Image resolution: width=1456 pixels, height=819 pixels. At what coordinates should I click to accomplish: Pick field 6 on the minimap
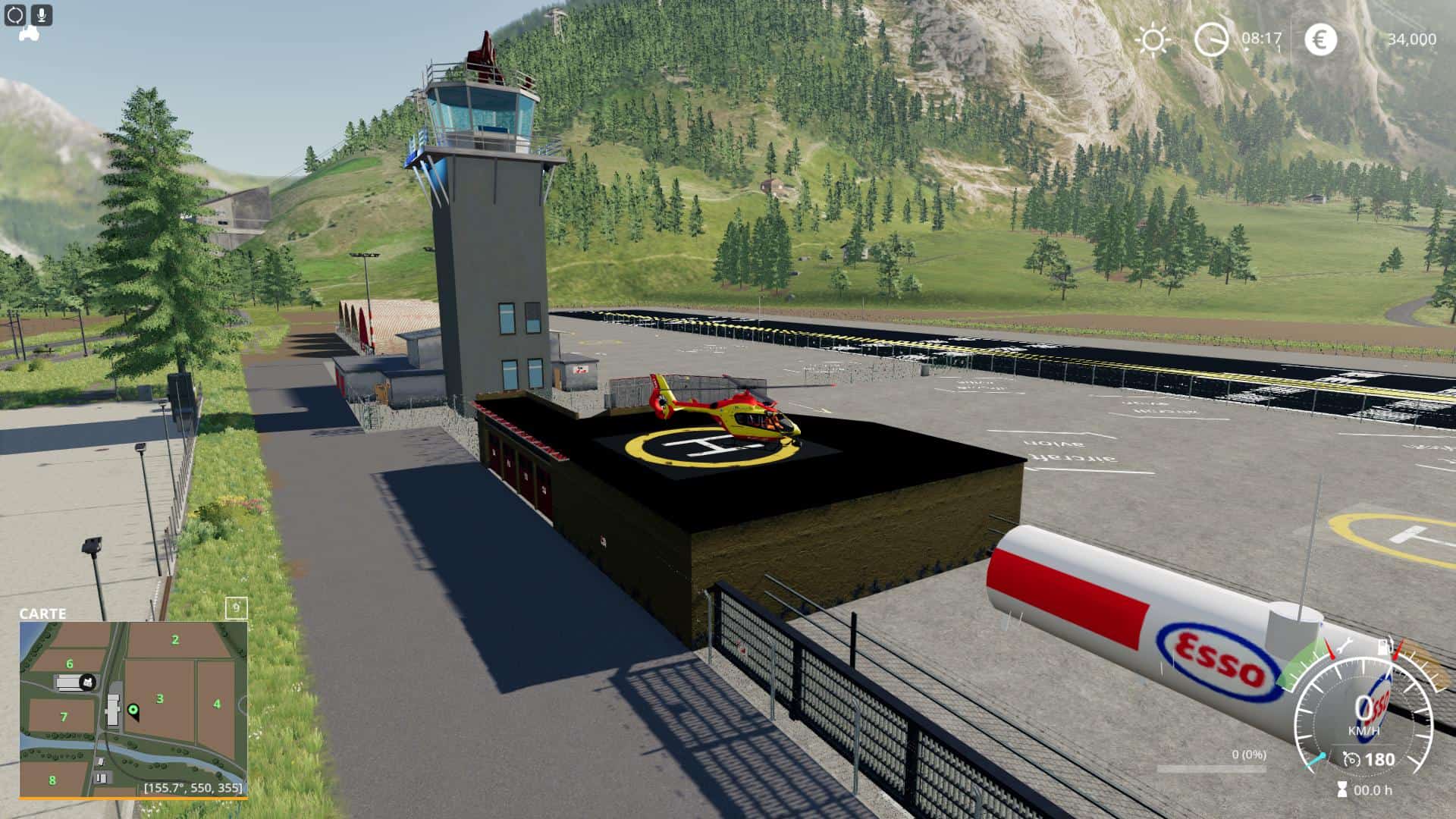(x=70, y=664)
